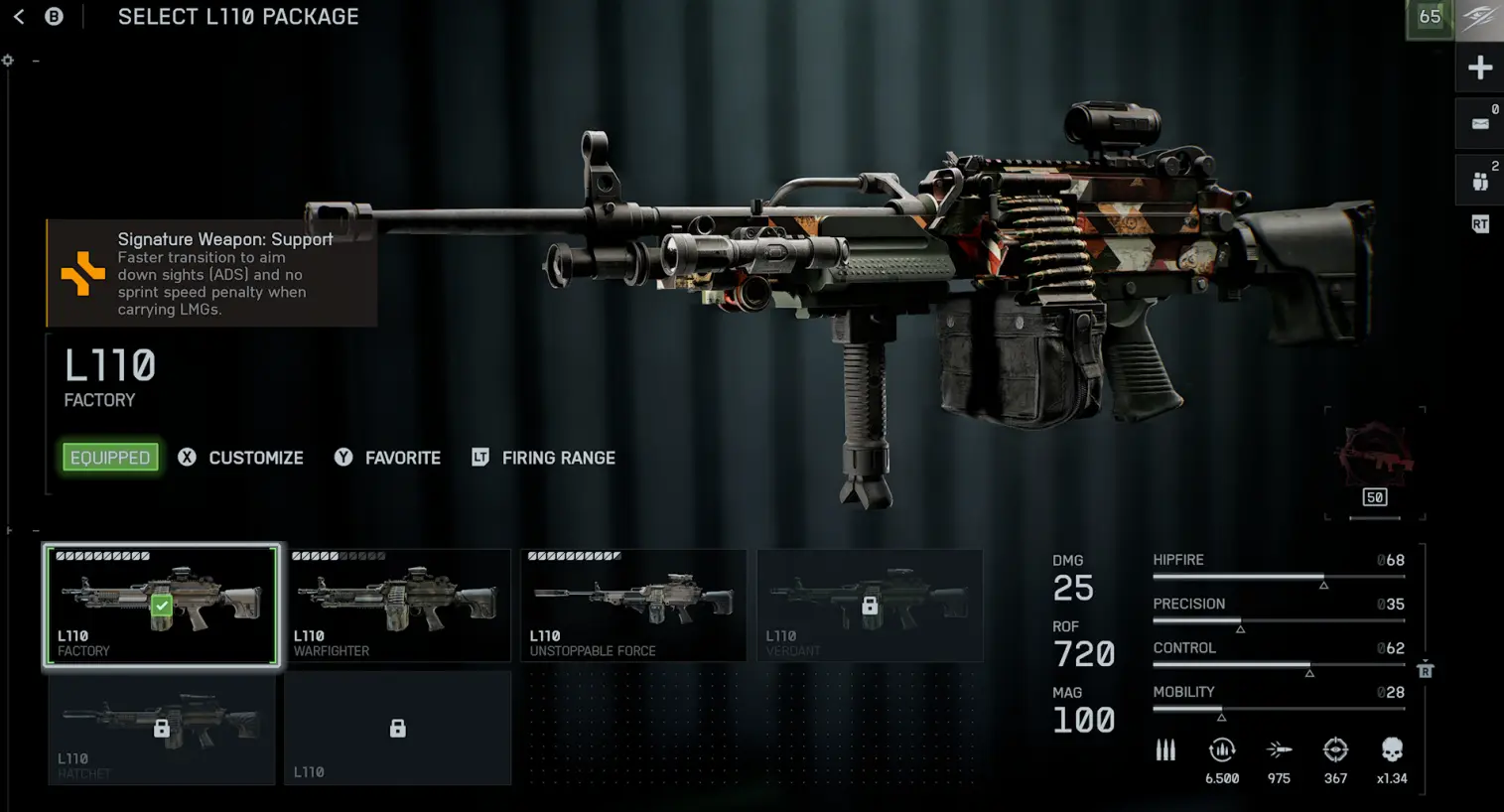Mark the weapon as Favorite
The width and height of the screenshot is (1504, 812).
pyautogui.click(x=388, y=458)
